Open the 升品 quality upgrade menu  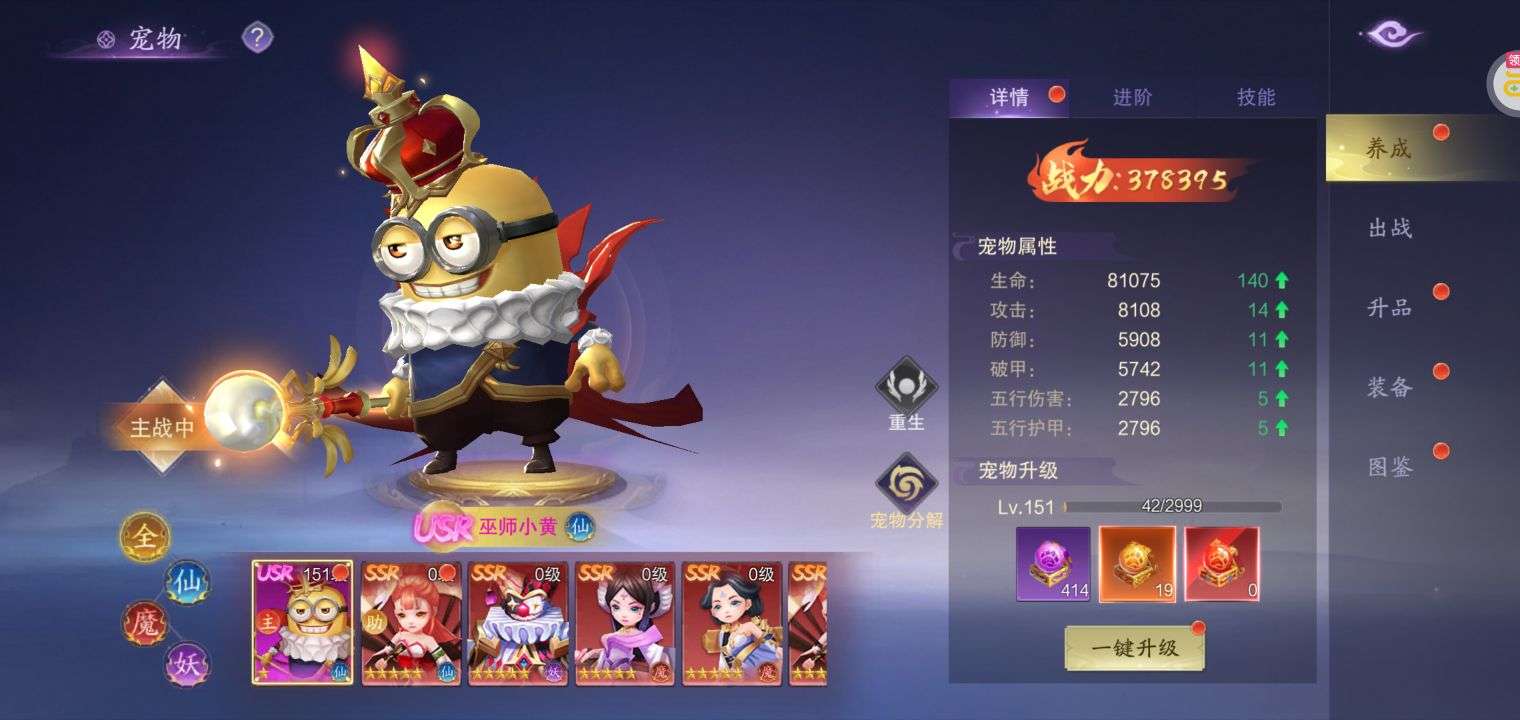(1390, 308)
